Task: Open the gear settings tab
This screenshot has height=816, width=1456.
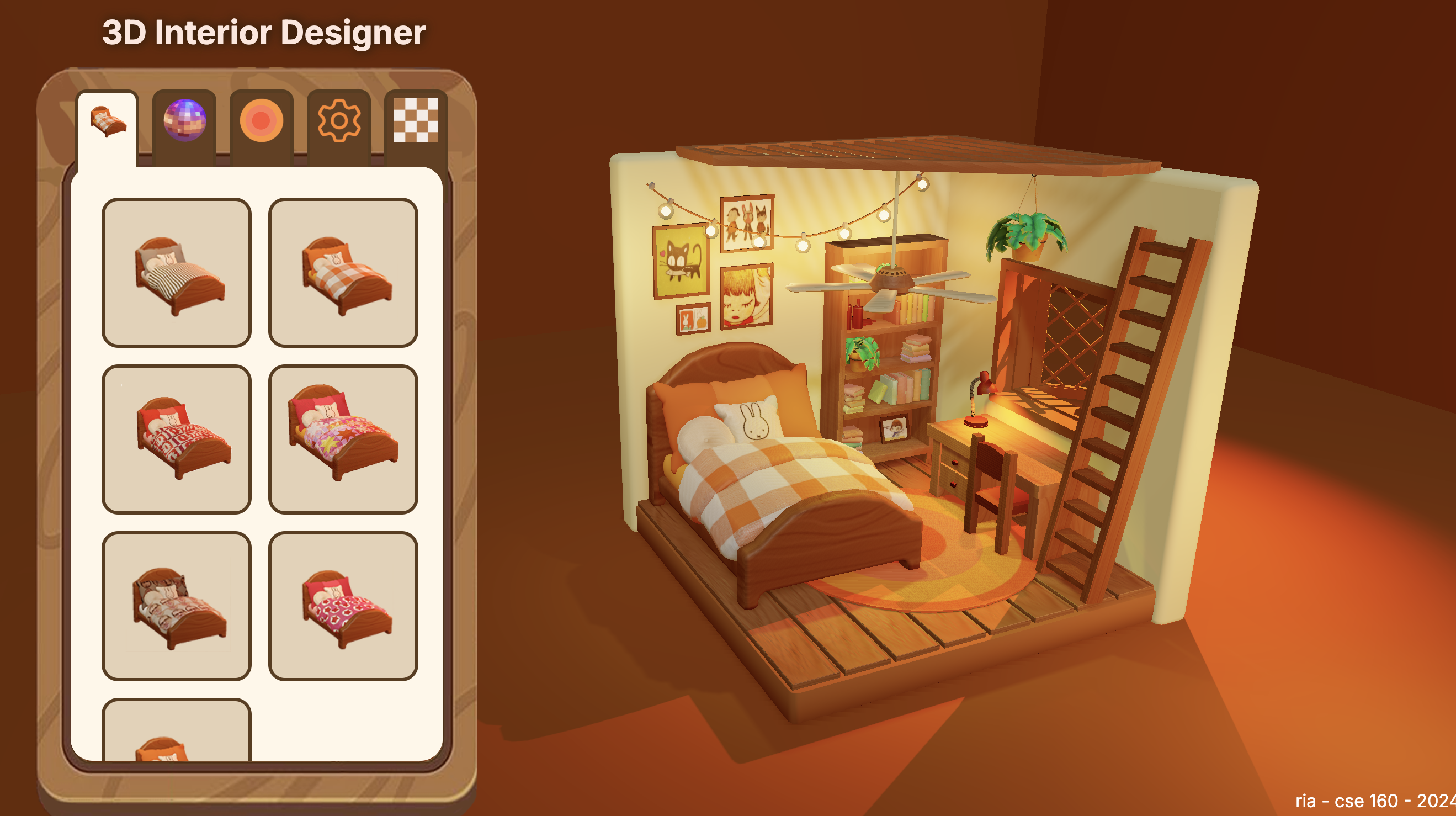Action: [x=338, y=120]
